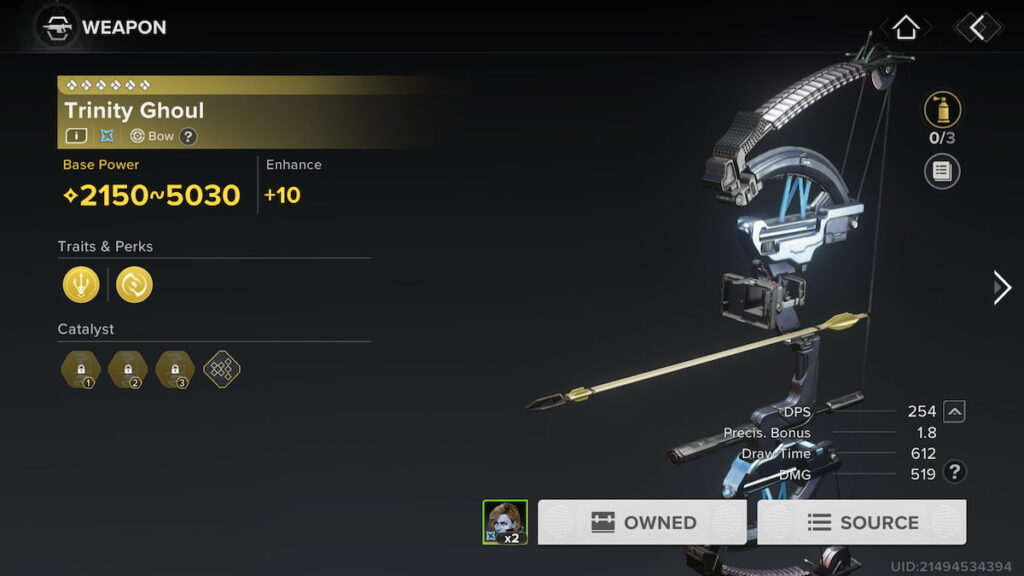Image resolution: width=1024 pixels, height=576 pixels.
Task: Show help for the Bow type
Action: pos(188,137)
